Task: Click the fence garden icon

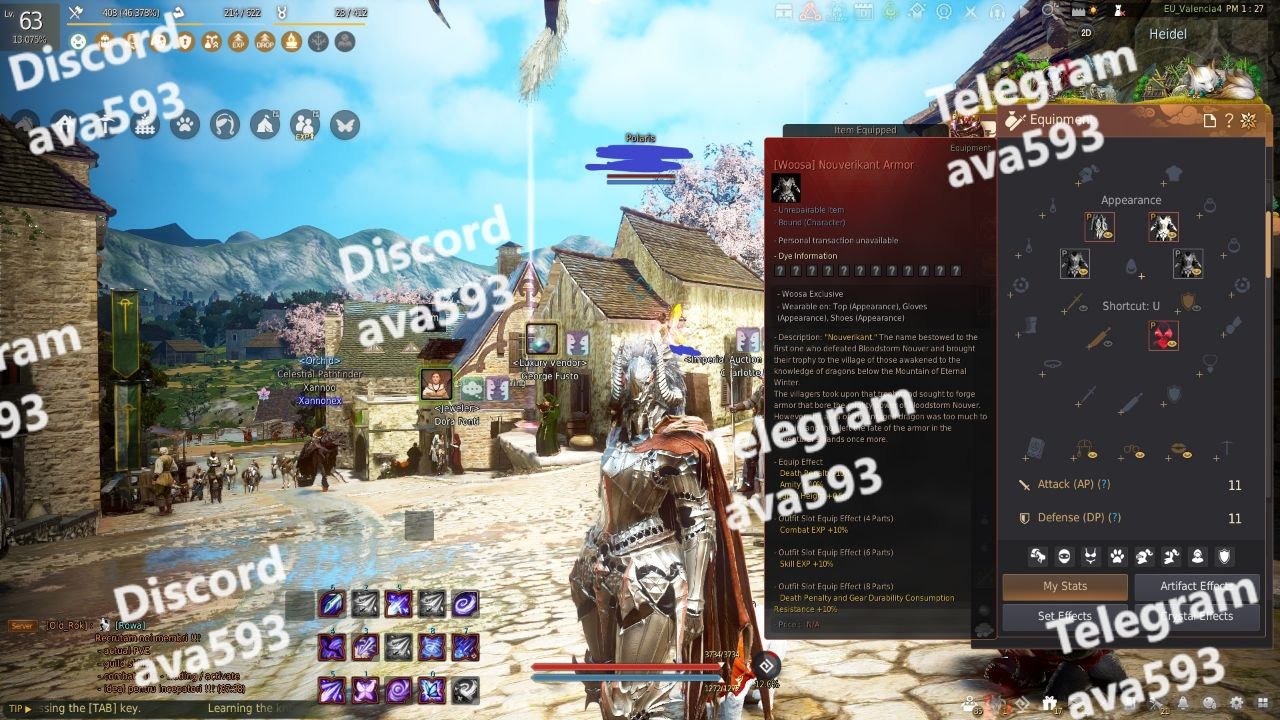Action: point(146,125)
